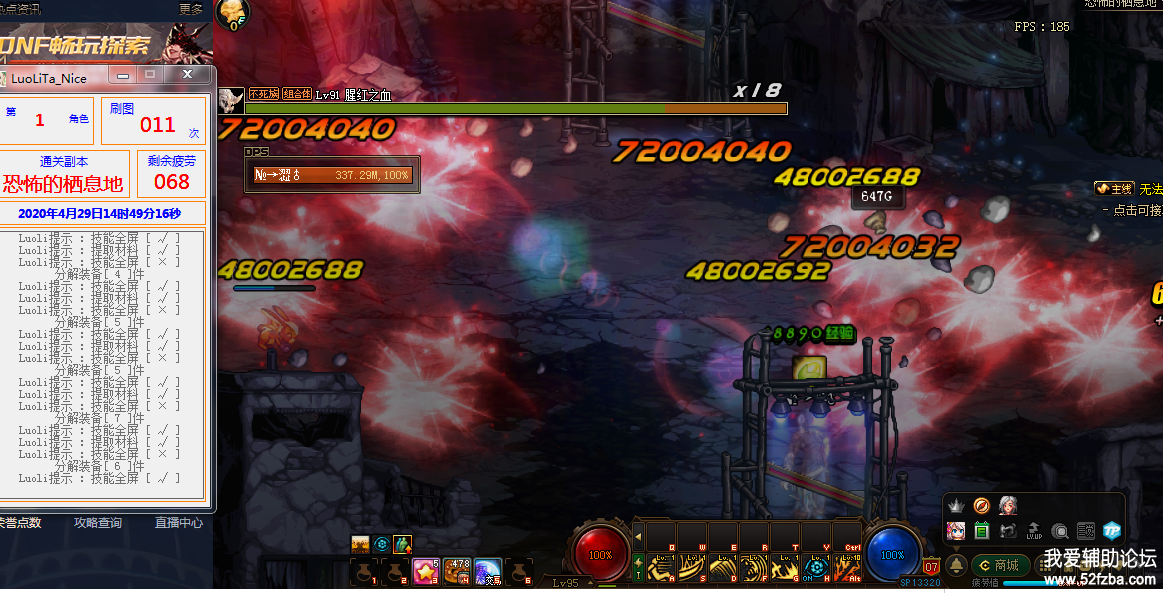Viewport: 1163px width, 593px height.
Task: Open the magnifying glass search icon
Action: pyautogui.click(x=1060, y=531)
